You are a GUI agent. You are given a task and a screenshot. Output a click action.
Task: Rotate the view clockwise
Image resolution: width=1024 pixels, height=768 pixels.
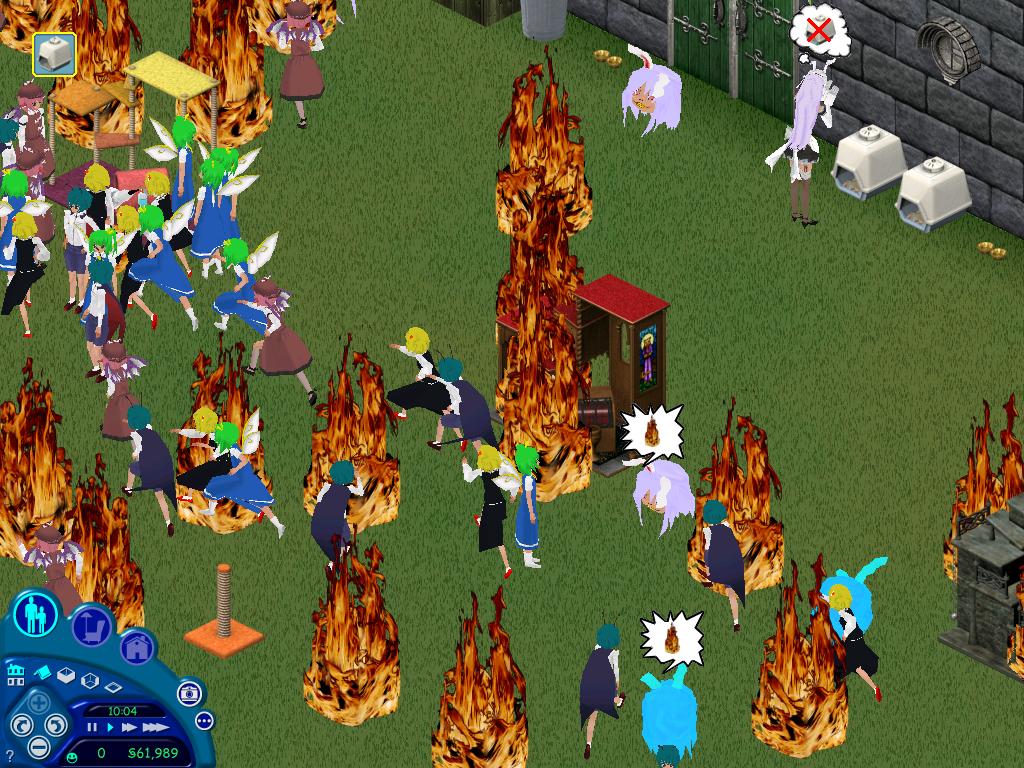(x=55, y=724)
